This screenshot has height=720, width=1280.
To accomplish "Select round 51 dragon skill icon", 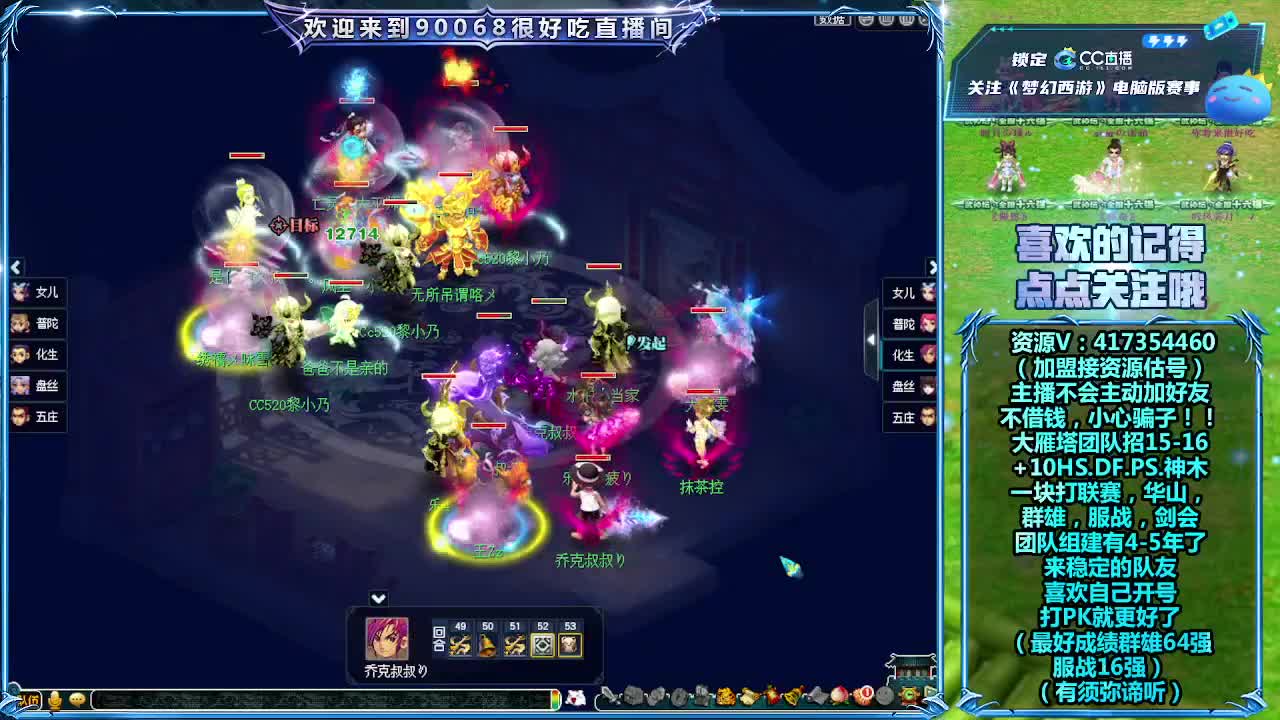I will coord(514,645).
